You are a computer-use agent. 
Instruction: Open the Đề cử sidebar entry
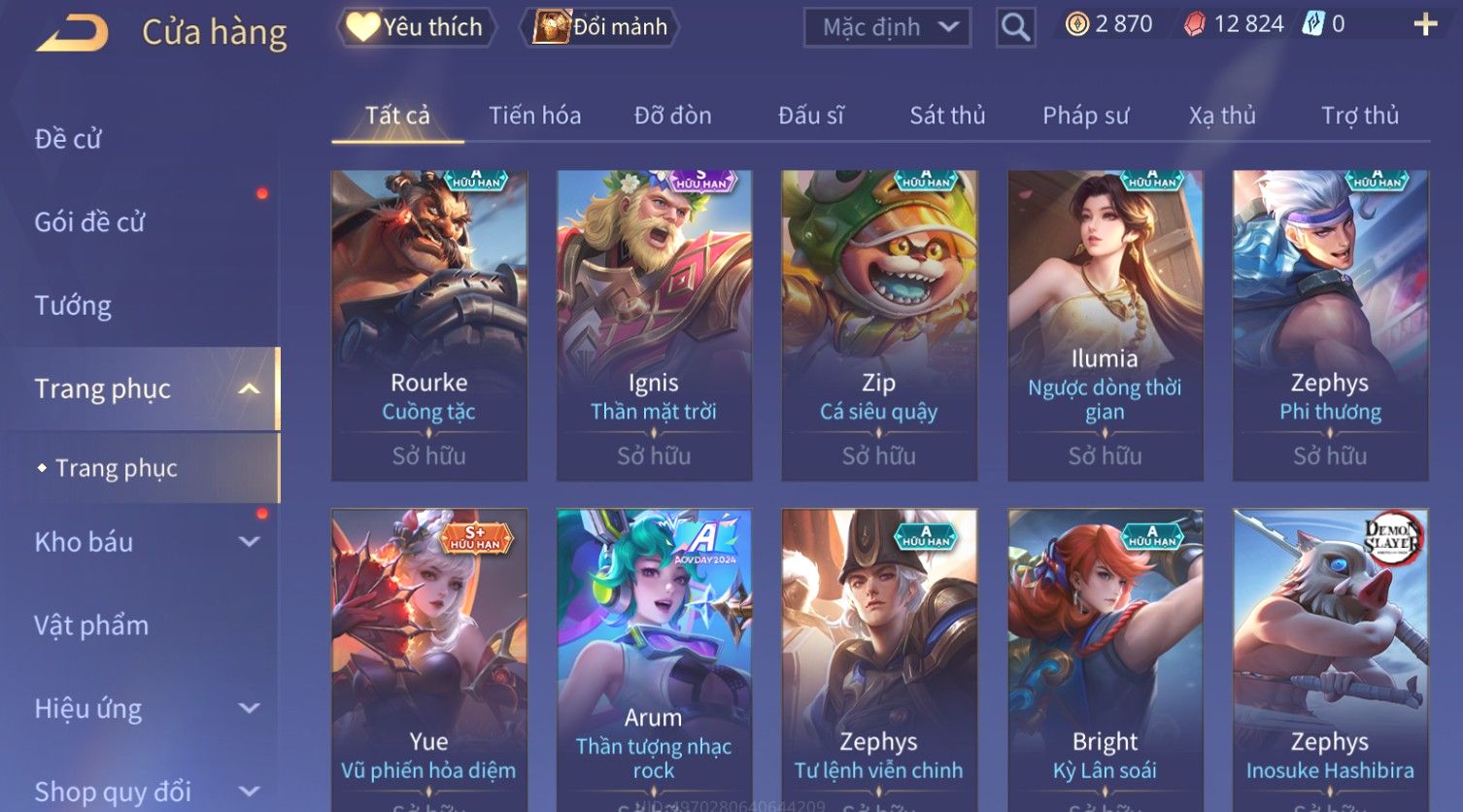68,139
